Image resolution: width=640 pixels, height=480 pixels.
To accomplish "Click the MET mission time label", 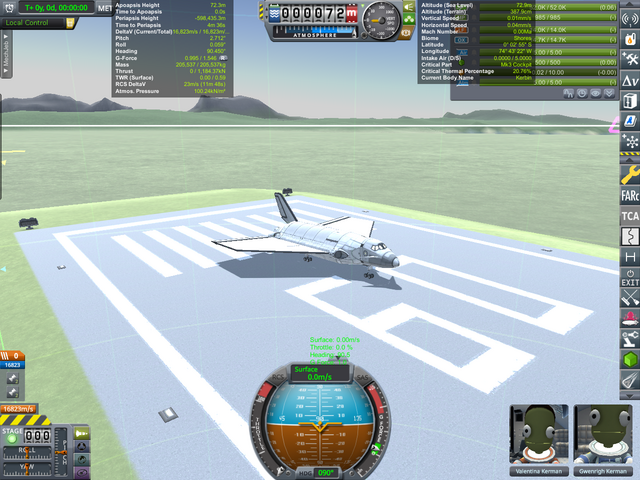I will (x=105, y=8).
